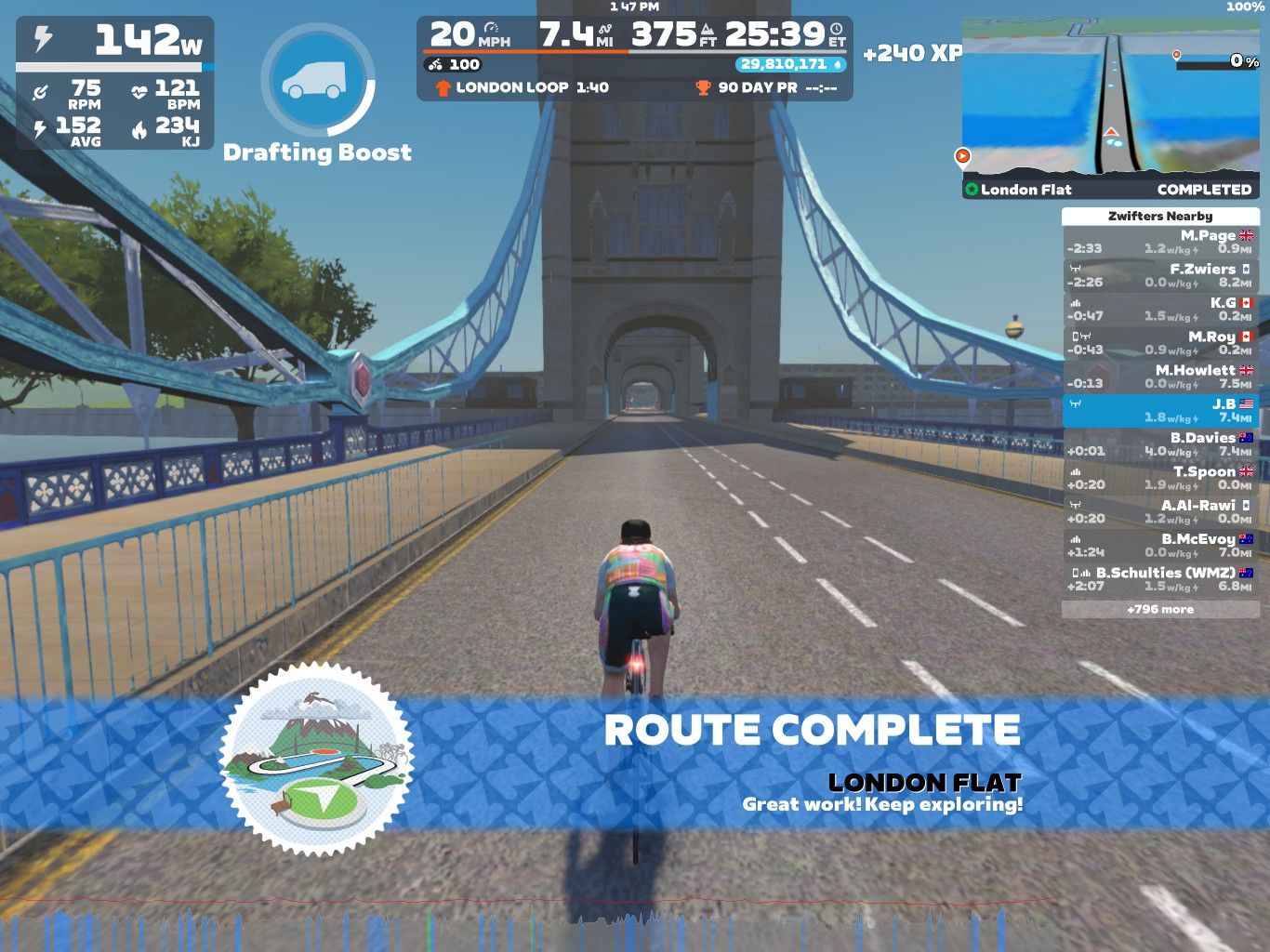1270x952 pixels.
Task: Choose K.G in the nearby riders list
Action: (1160, 309)
